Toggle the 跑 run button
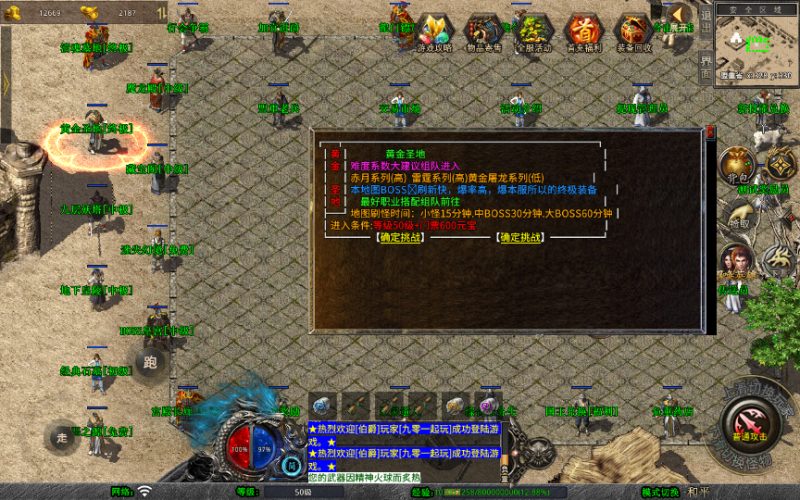This screenshot has width=800, height=500. pyautogui.click(x=152, y=363)
